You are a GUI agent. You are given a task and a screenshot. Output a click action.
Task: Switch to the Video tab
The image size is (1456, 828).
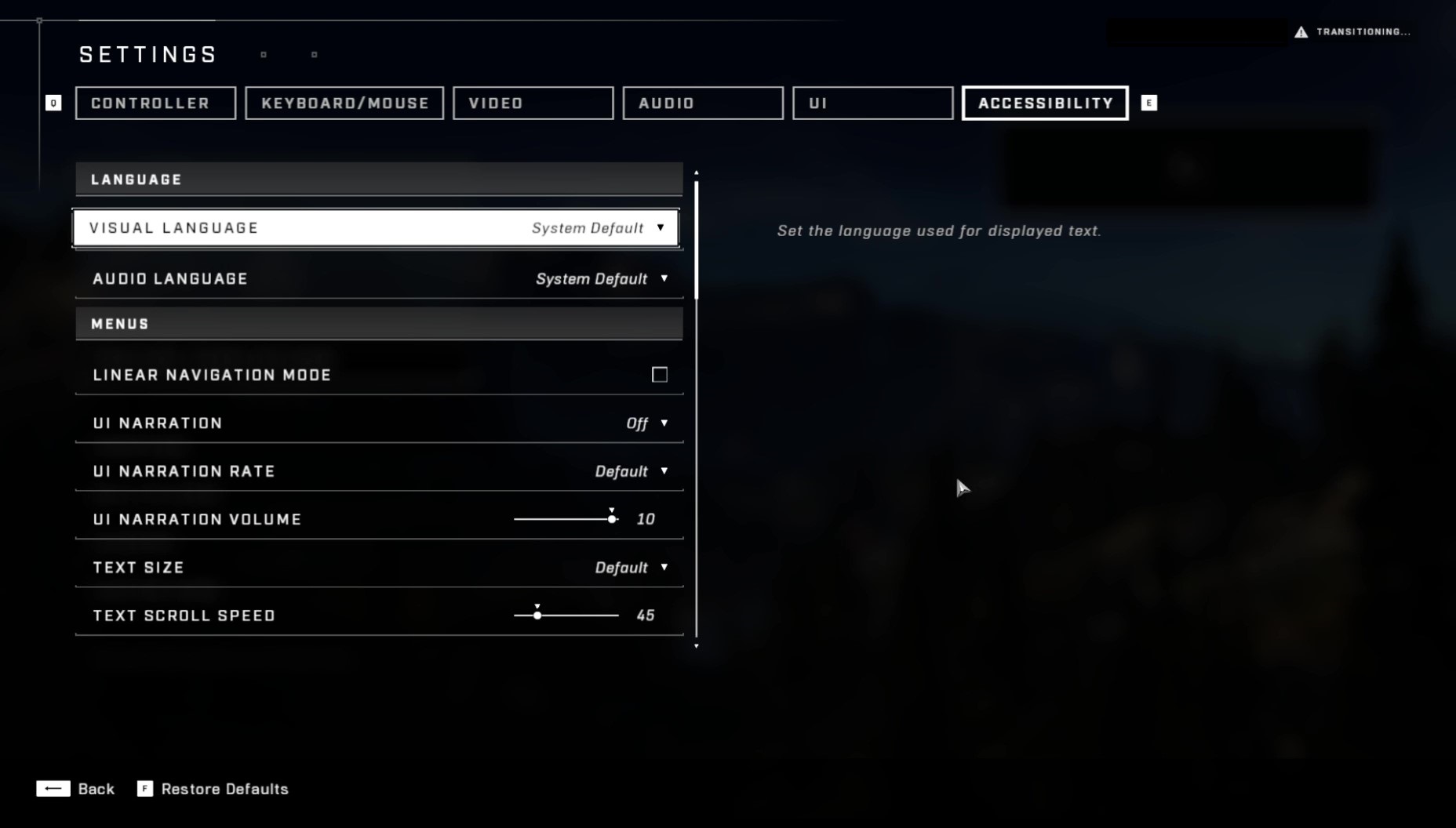(533, 103)
